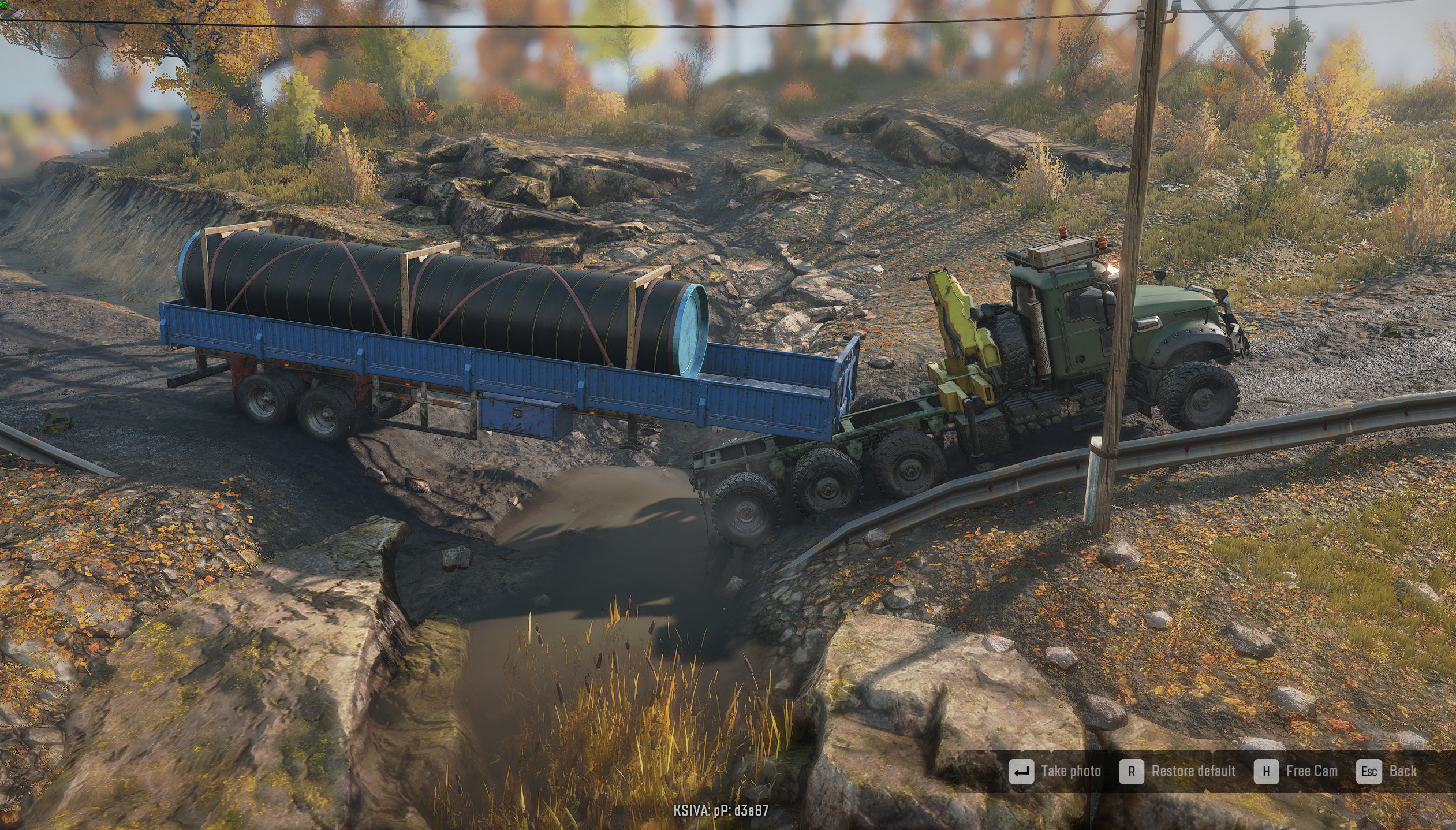Activate the Free Cam option
The height and width of the screenshot is (830, 1456).
1296,772
